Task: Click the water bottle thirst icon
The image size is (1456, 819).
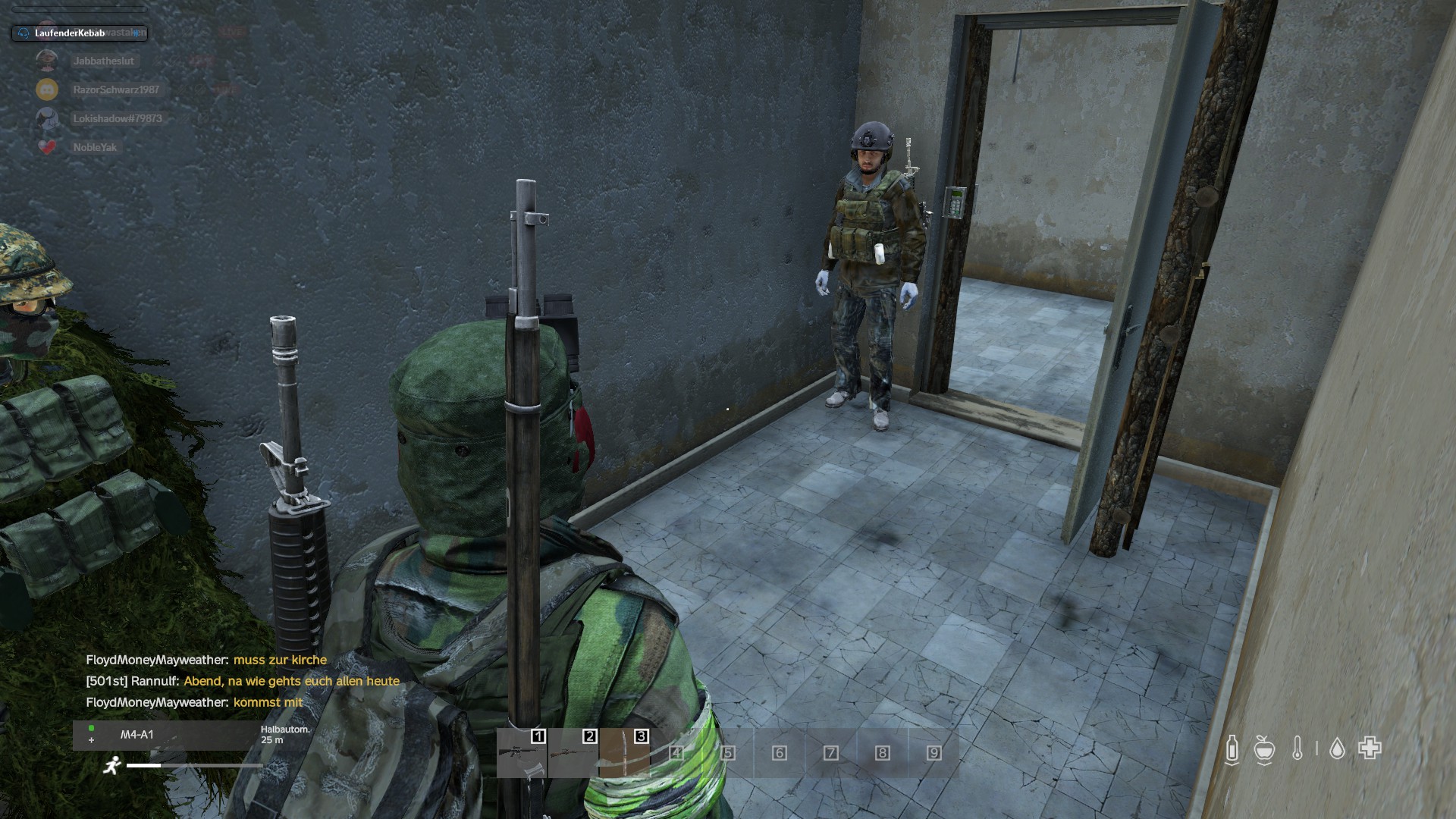Action: tap(1232, 749)
